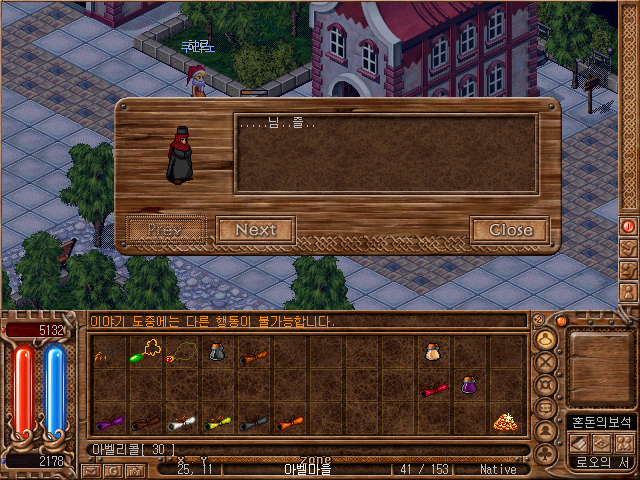Image resolution: width=640 pixels, height=480 pixels.
Task: Click the 로오의 서 book label
Action: [x=600, y=462]
